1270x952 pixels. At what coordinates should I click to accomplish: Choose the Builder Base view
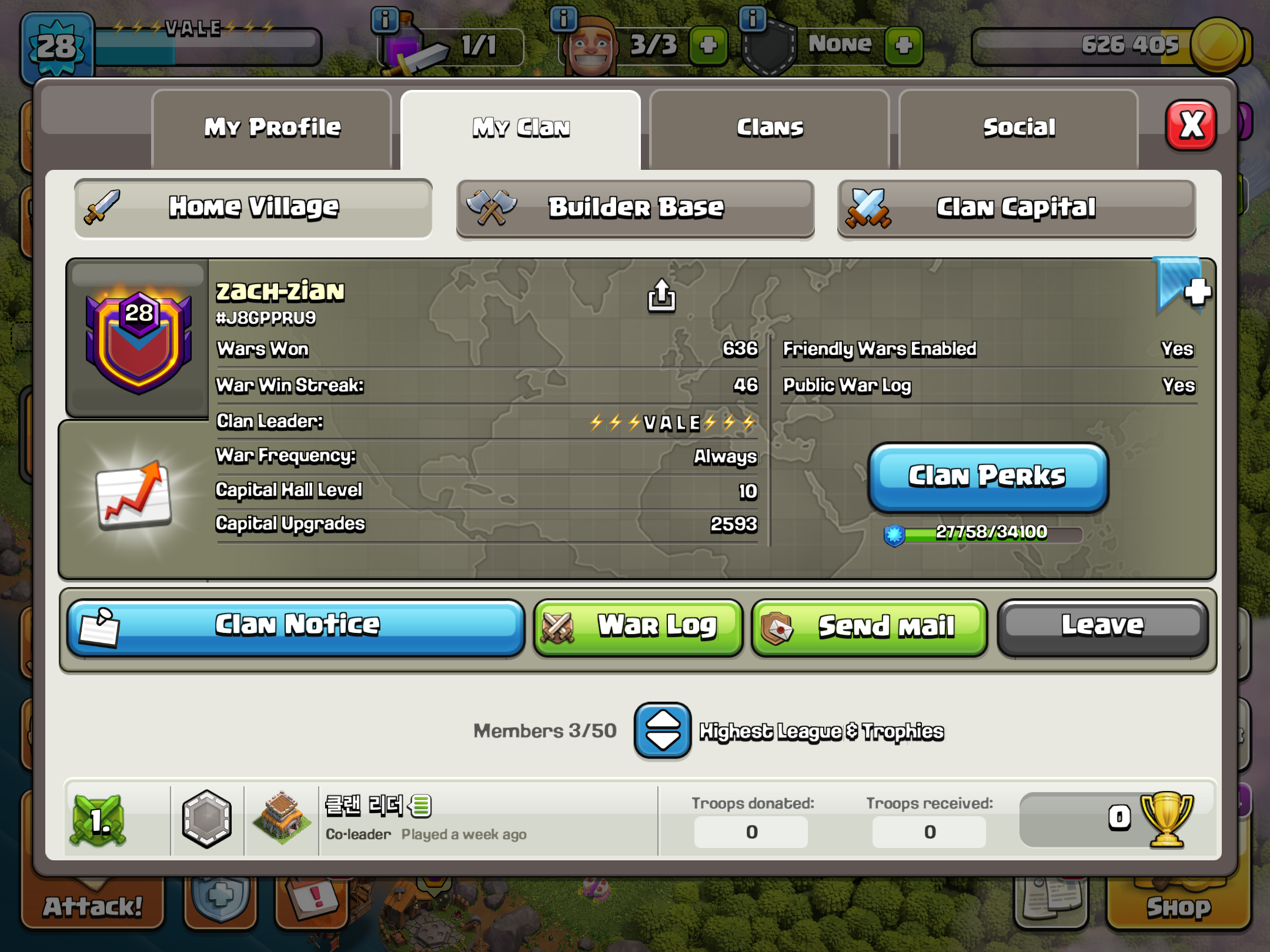pos(635,208)
